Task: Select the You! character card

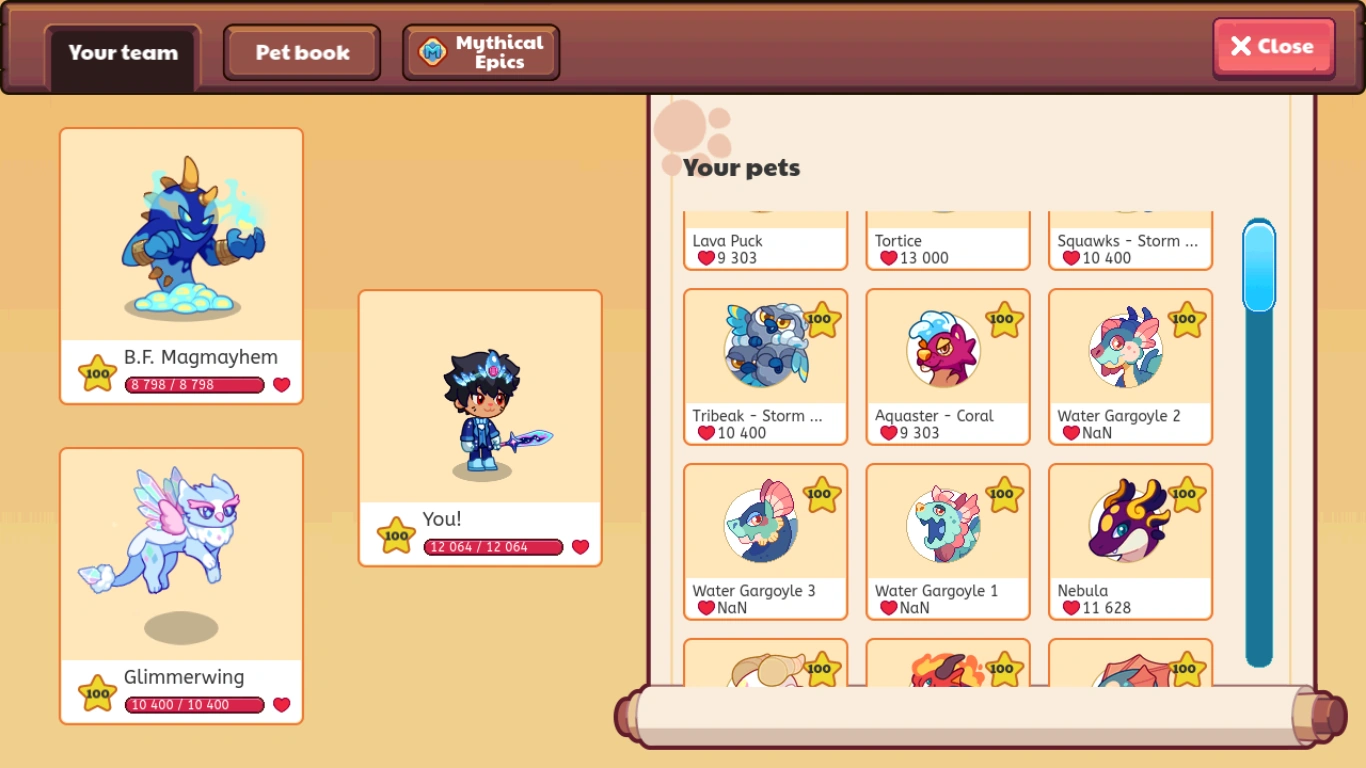Action: 480,428
